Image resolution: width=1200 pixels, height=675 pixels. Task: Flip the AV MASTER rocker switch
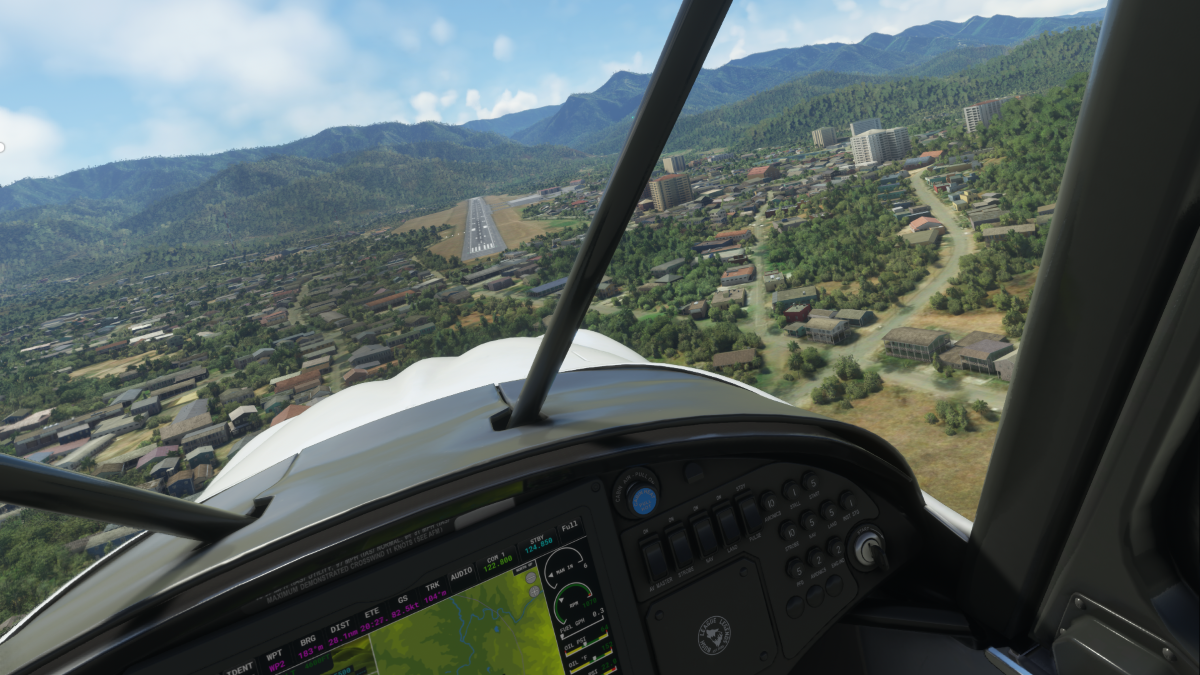pyautogui.click(x=656, y=560)
